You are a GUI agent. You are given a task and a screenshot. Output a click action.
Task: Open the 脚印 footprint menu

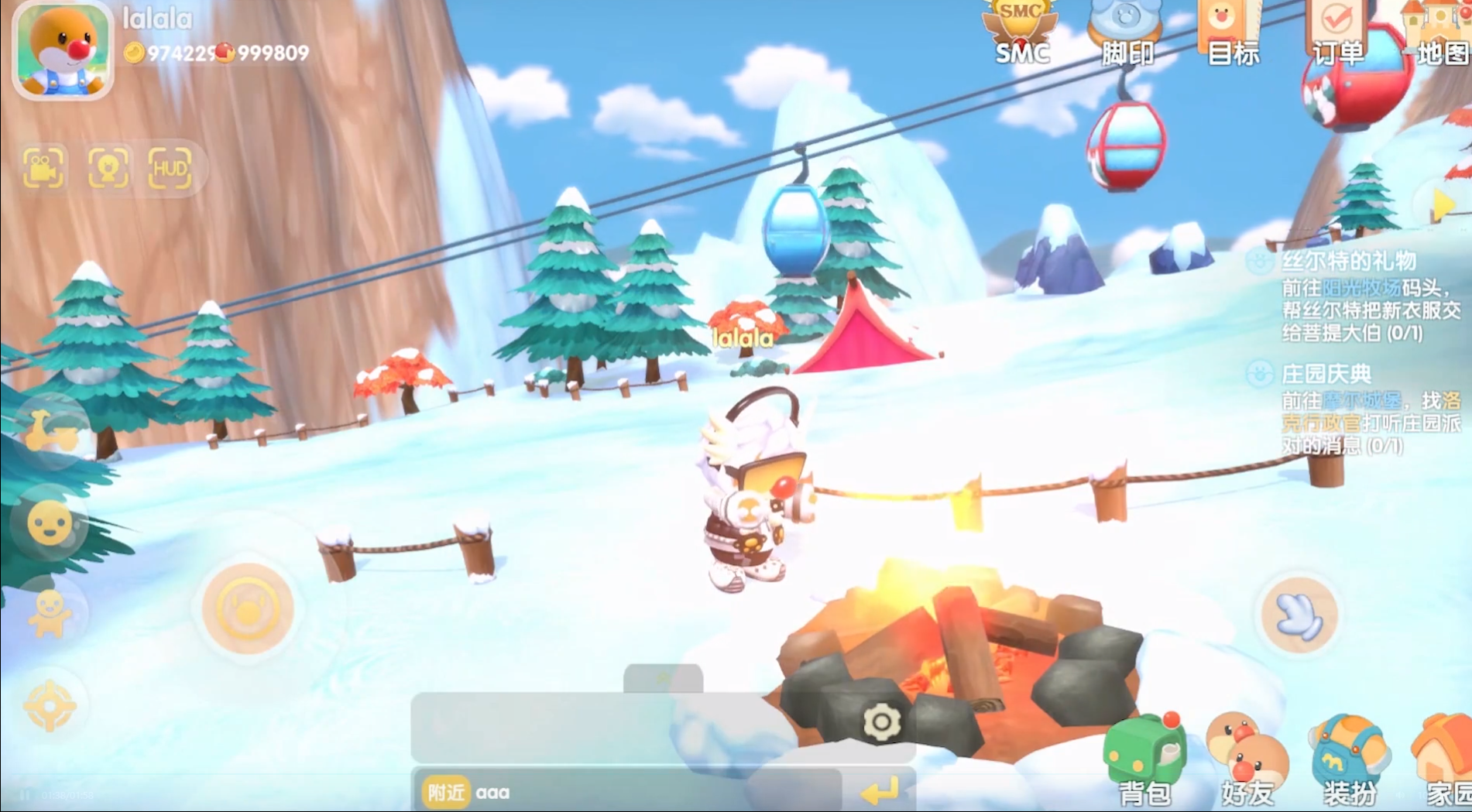coord(1127,33)
